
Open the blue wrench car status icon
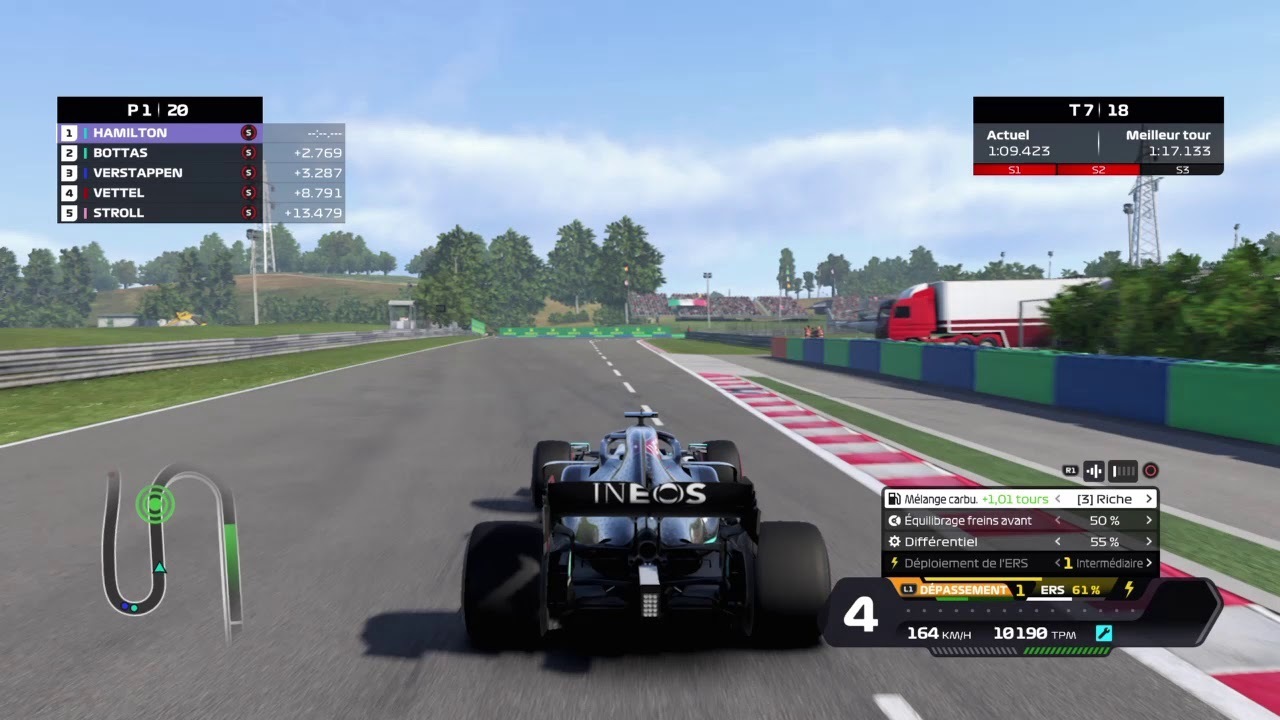(1104, 633)
